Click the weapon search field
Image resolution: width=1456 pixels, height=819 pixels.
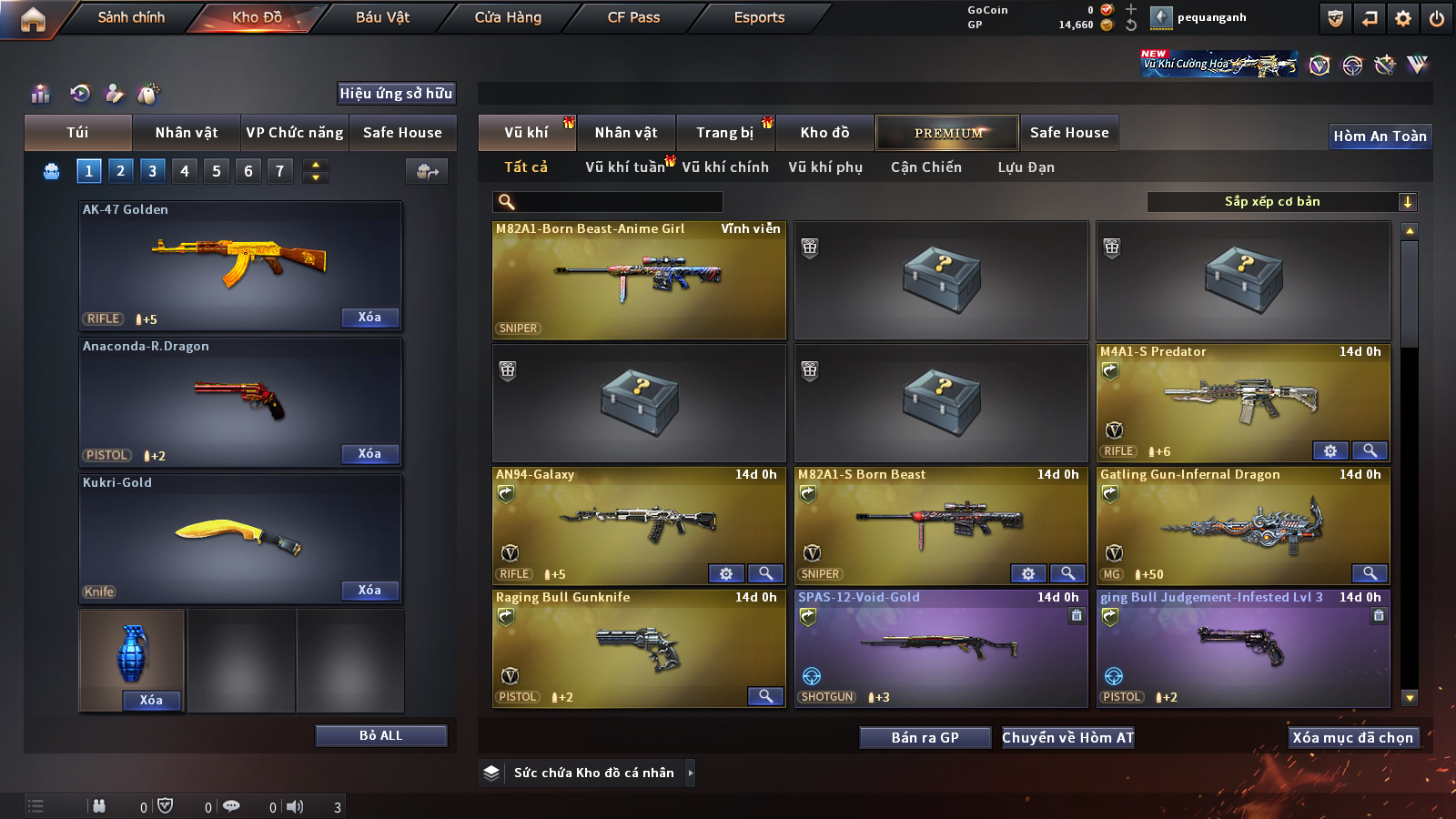coord(608,202)
